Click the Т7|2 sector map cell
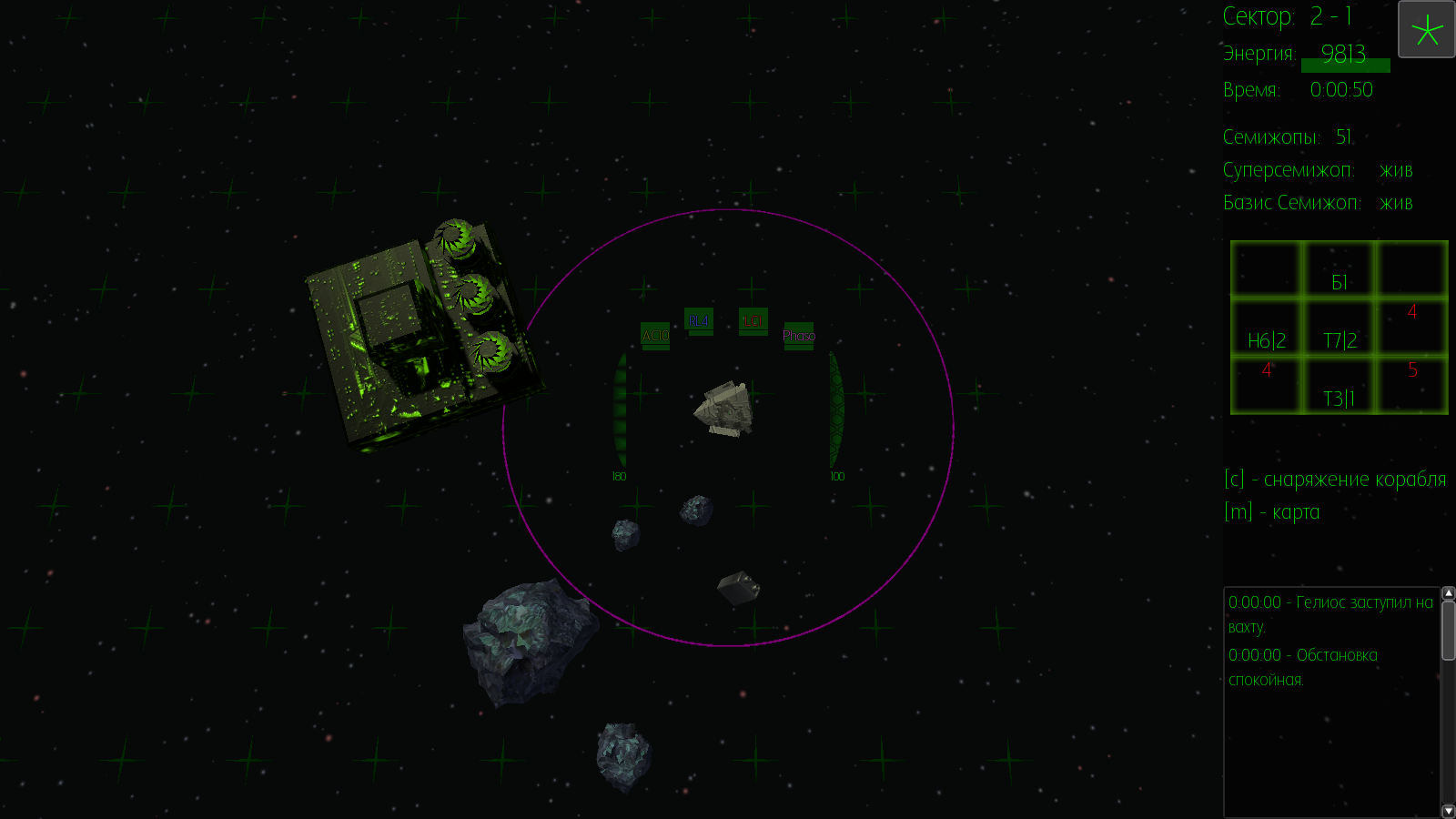The width and height of the screenshot is (1456, 819). click(1340, 329)
